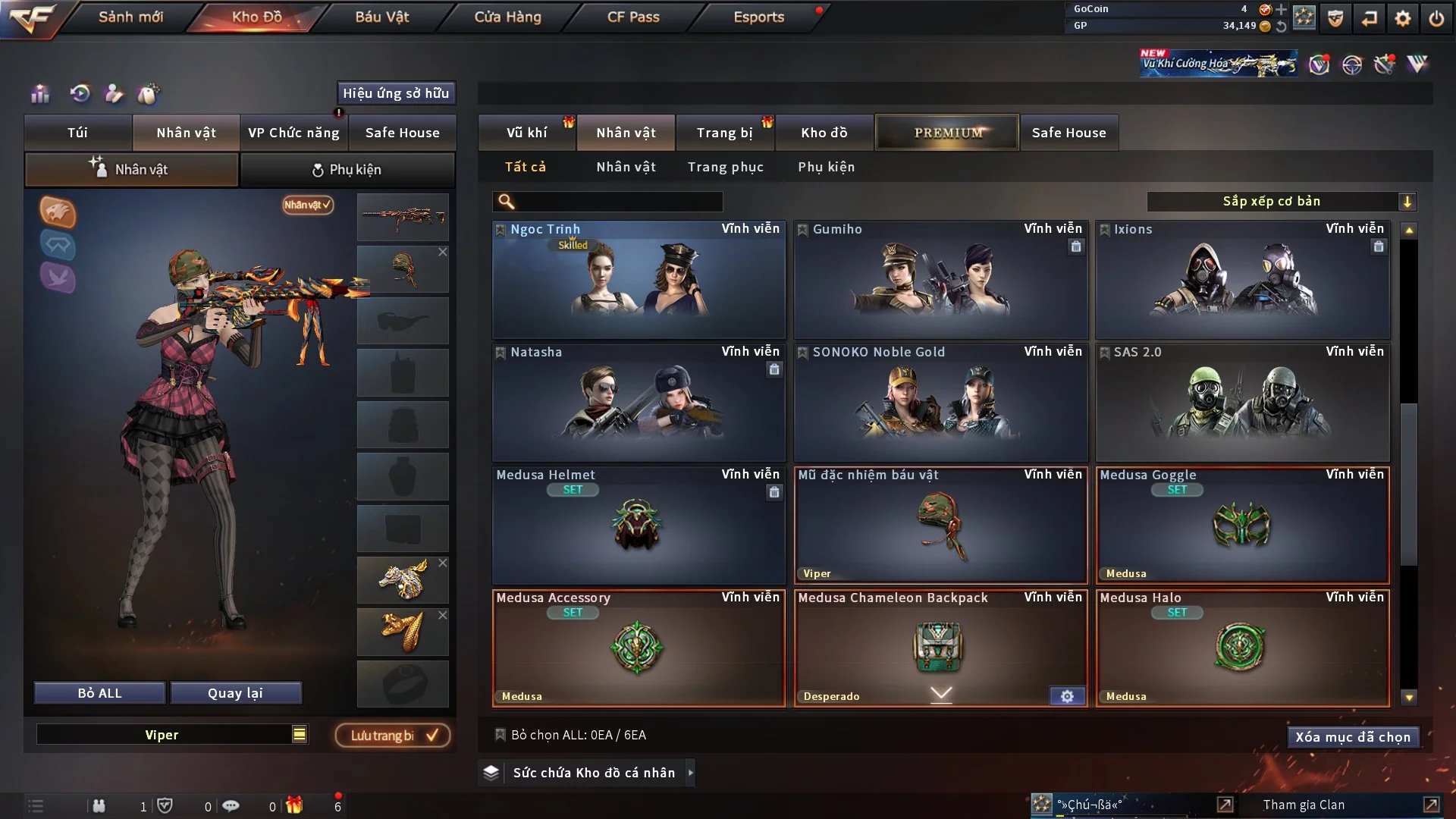1456x819 pixels.
Task: Open Hiệu ứng sở hữu panel
Action: coord(396,93)
